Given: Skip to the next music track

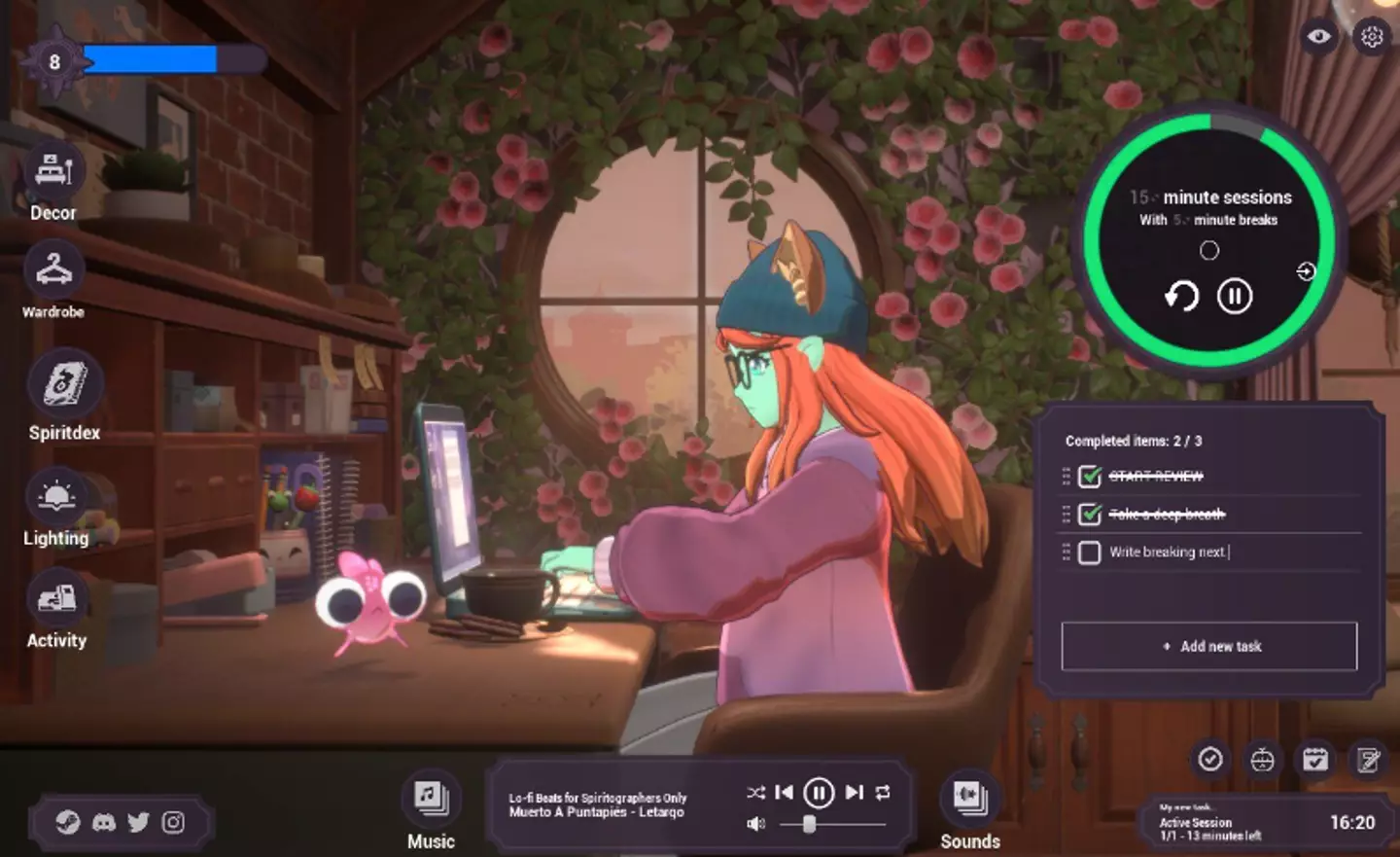Looking at the screenshot, I should [854, 793].
